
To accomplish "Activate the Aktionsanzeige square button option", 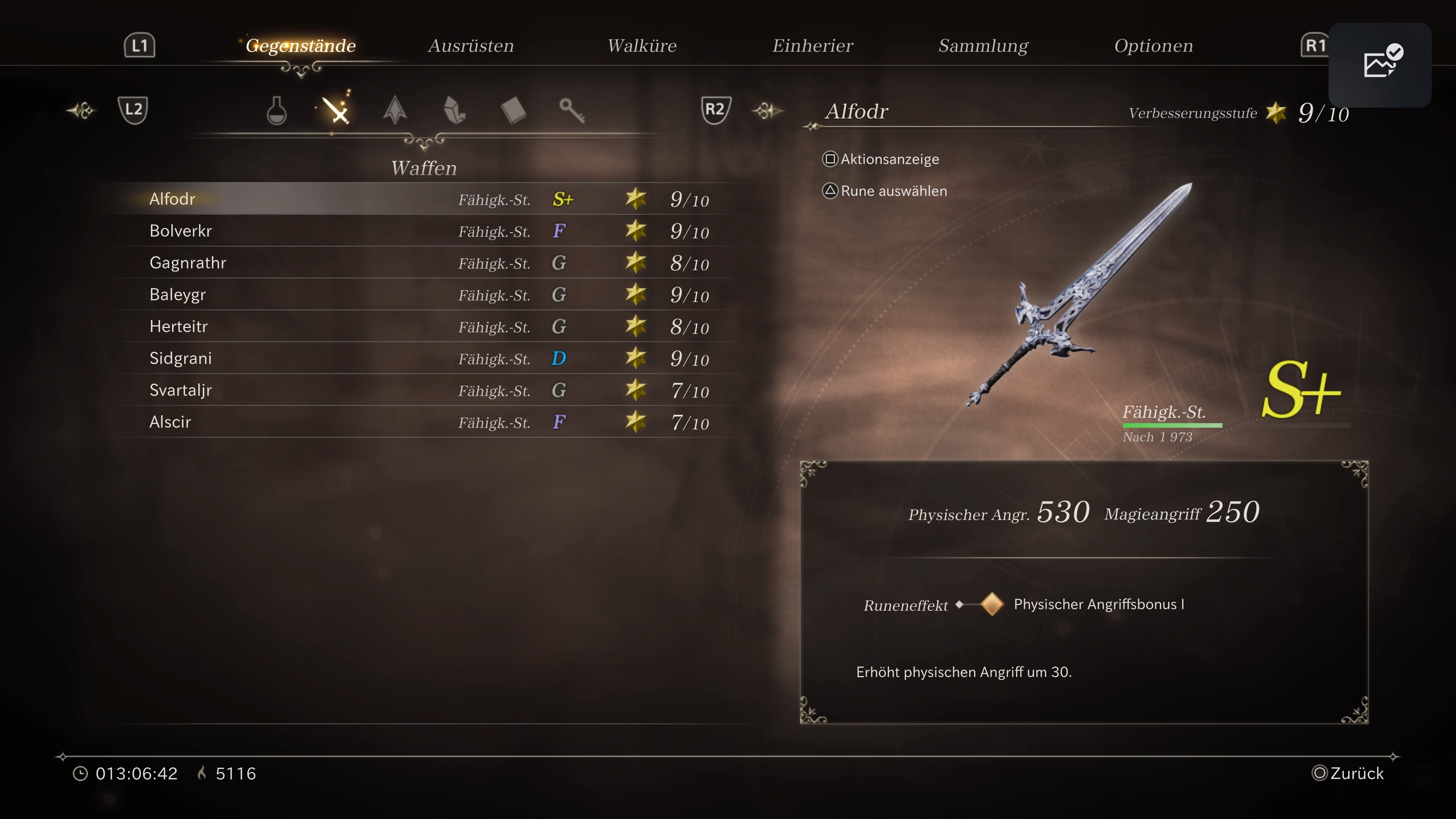I will pos(880,159).
